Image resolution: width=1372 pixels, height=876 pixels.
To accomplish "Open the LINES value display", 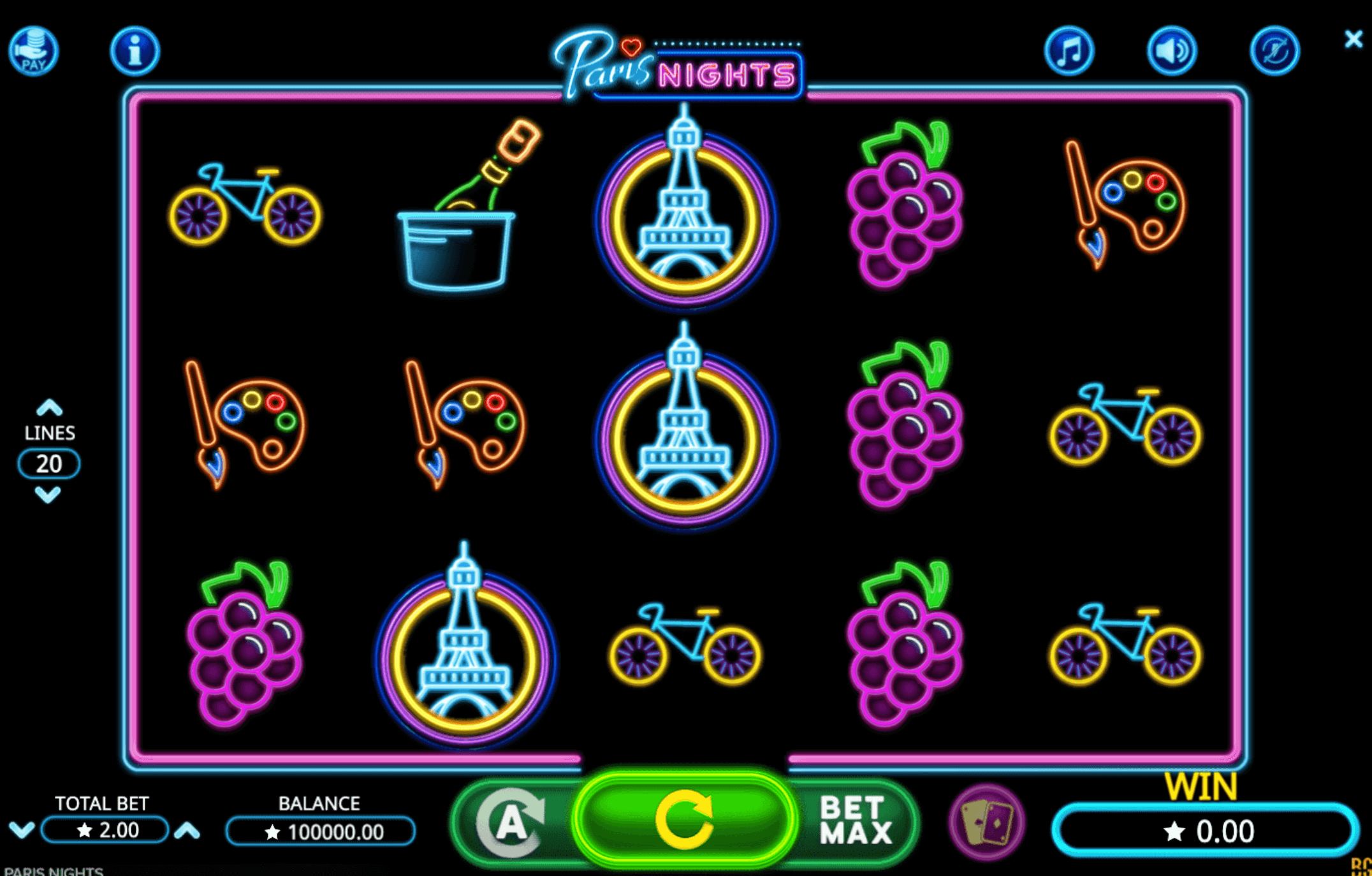I will [48, 463].
